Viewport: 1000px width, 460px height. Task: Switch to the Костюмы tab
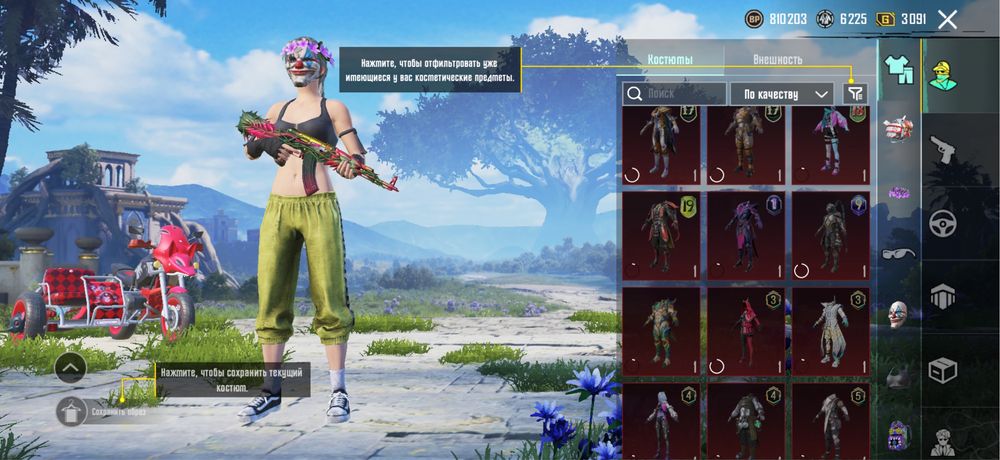[x=670, y=59]
